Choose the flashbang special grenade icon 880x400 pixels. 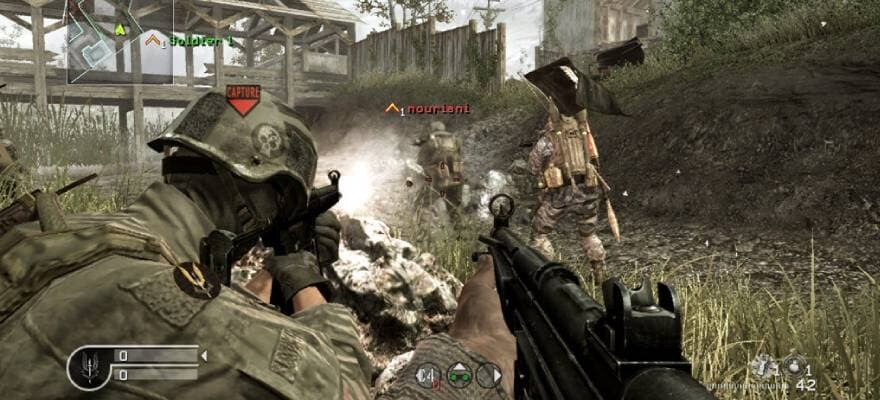(x=764, y=366)
